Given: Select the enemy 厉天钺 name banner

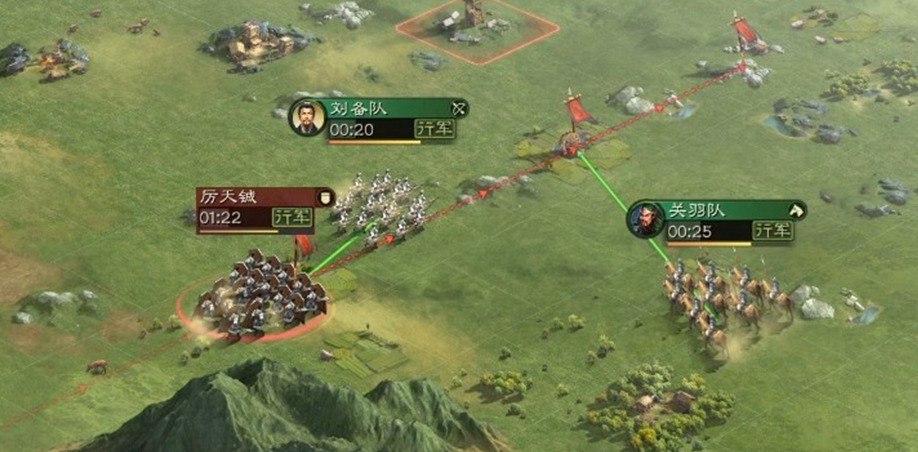Looking at the screenshot, I should click(x=255, y=196).
